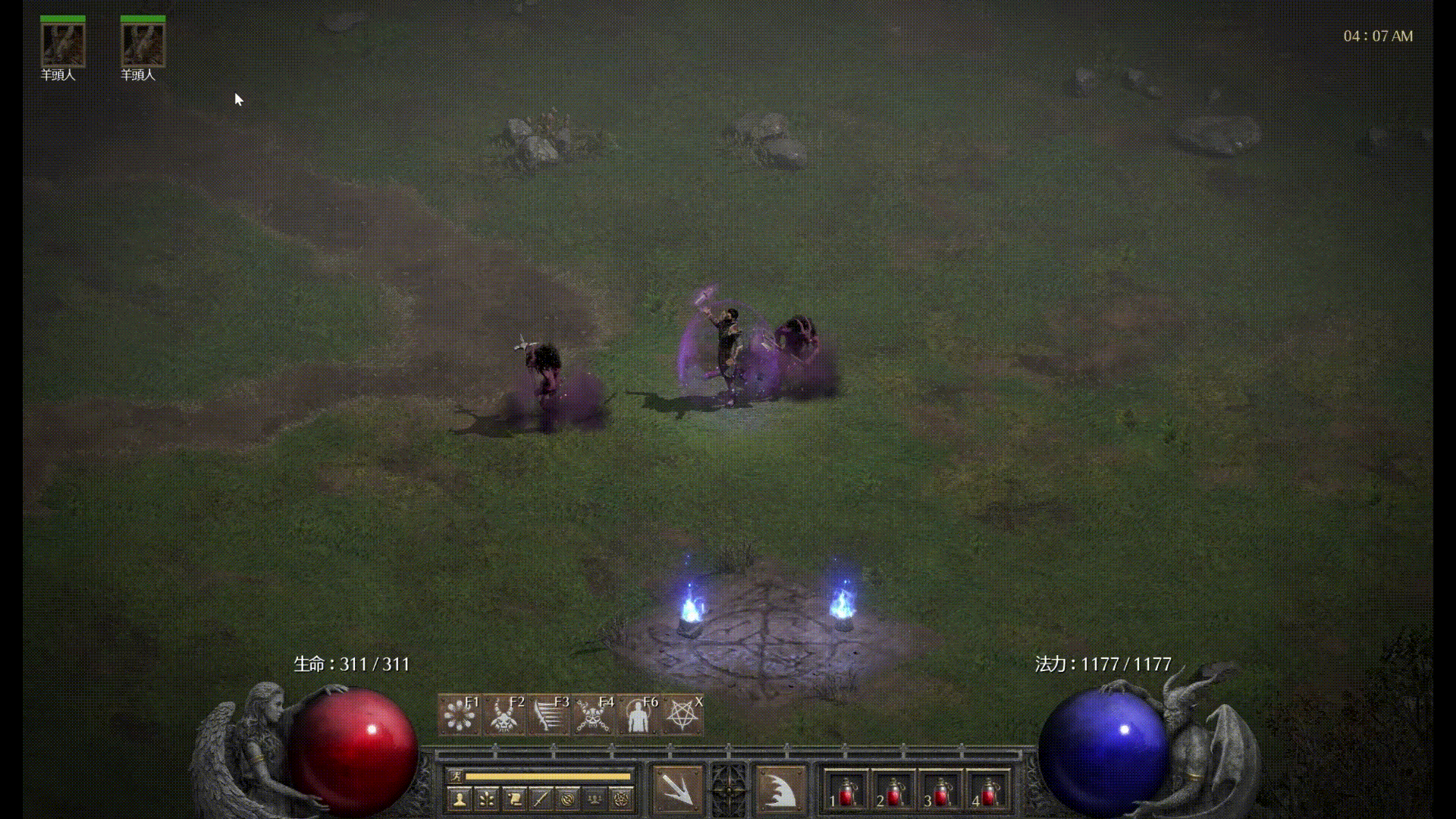The width and height of the screenshot is (1456, 819).
Task: Activate the F2 horned skull skill
Action: click(x=504, y=714)
